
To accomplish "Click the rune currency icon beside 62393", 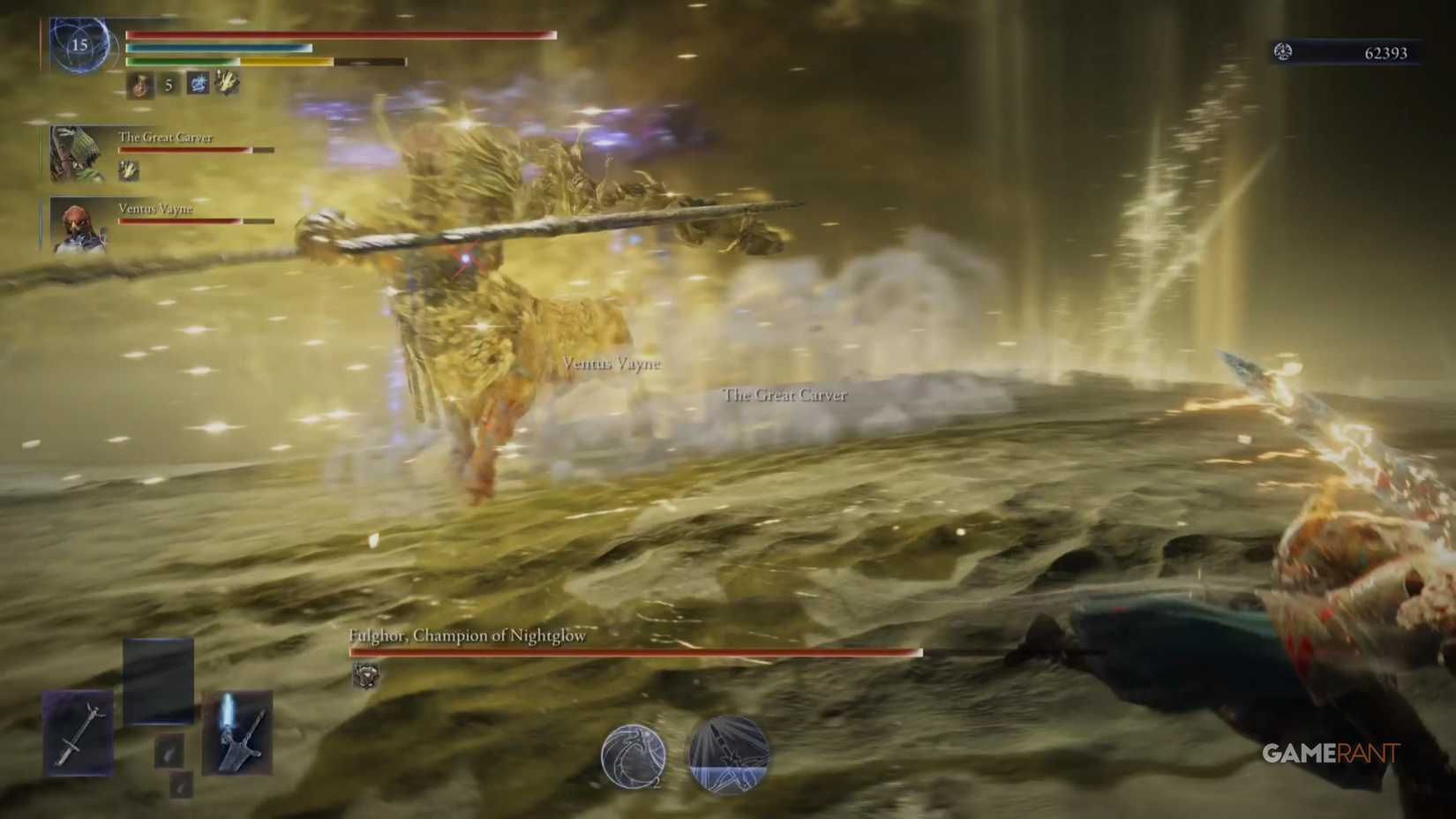I will [x=1281, y=52].
